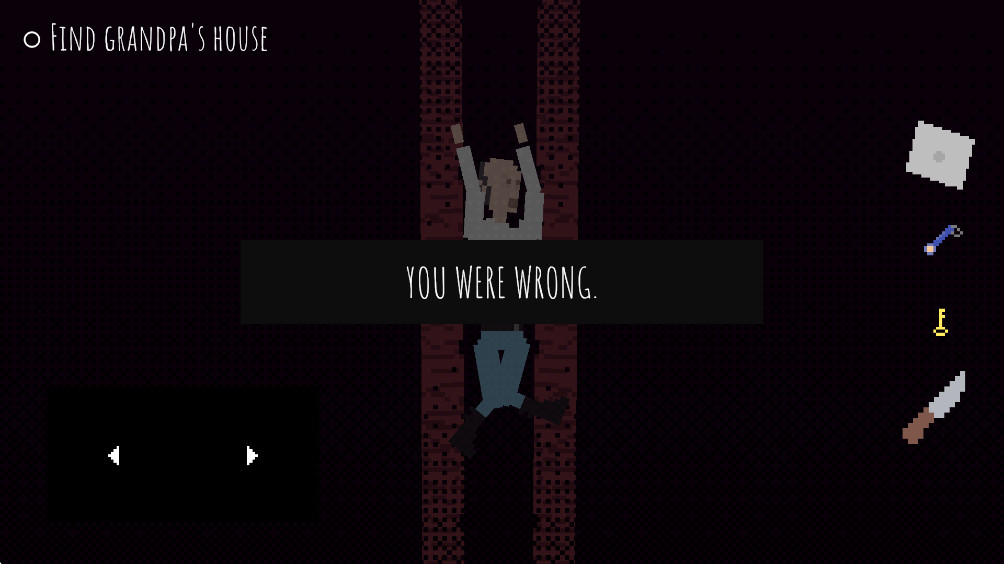The width and height of the screenshot is (1004, 564).
Task: Choose the kitchen knife inventory item
Action: [x=934, y=407]
